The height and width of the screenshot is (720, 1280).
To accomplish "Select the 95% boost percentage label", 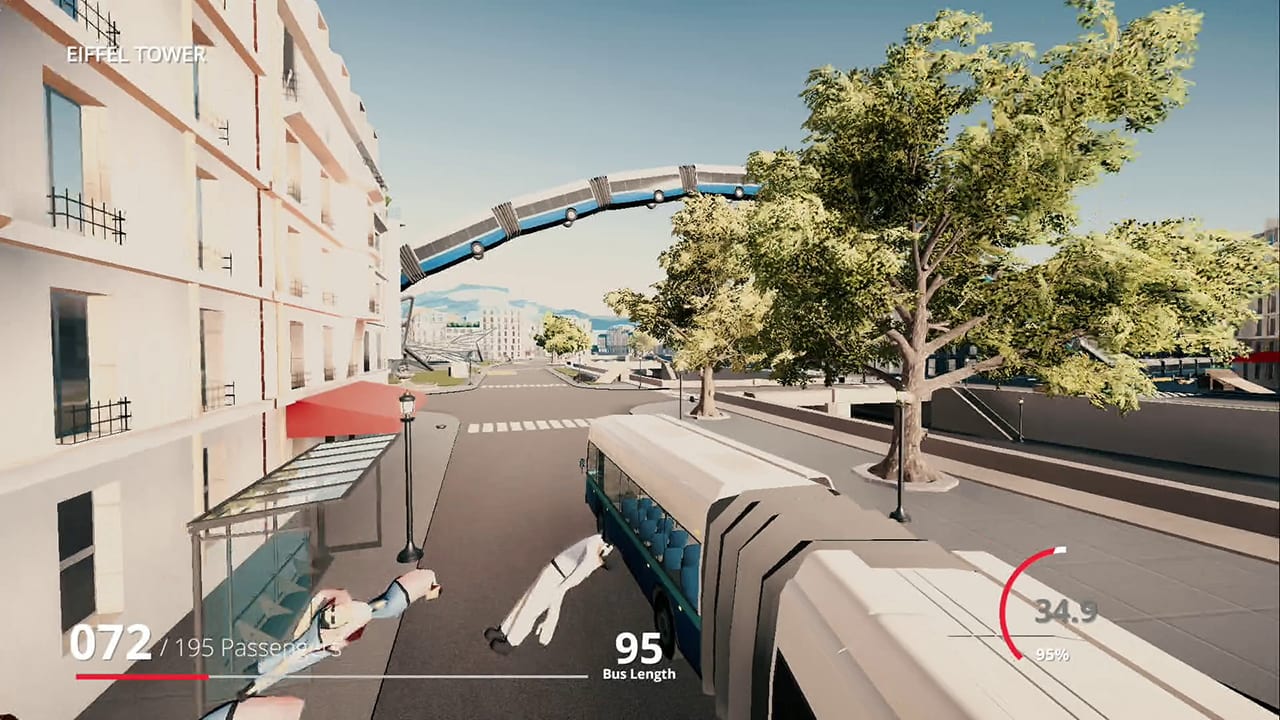I will (x=1054, y=655).
